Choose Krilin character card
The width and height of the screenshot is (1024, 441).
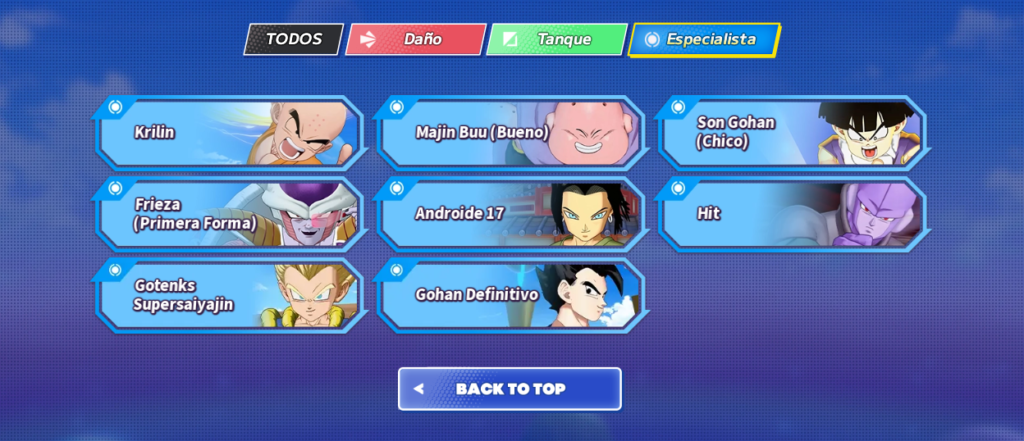[x=229, y=132]
